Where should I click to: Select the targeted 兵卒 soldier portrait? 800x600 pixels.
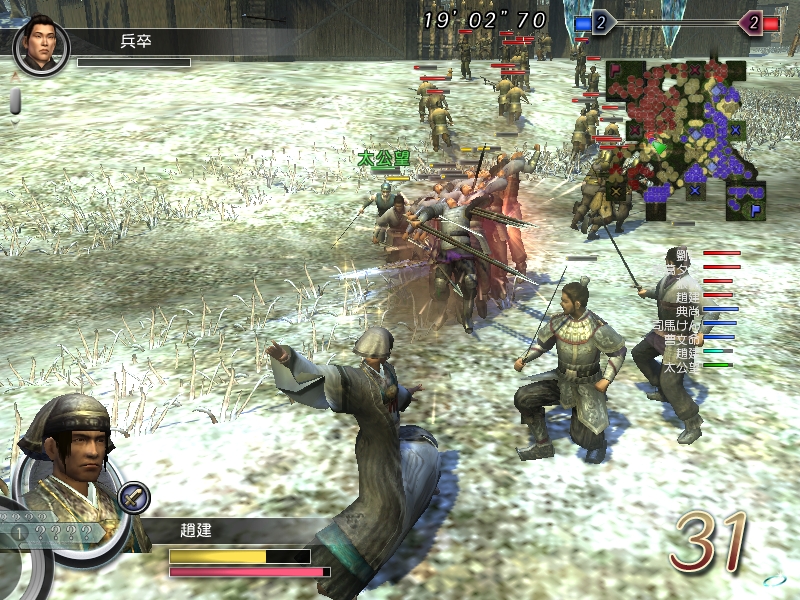[41, 44]
